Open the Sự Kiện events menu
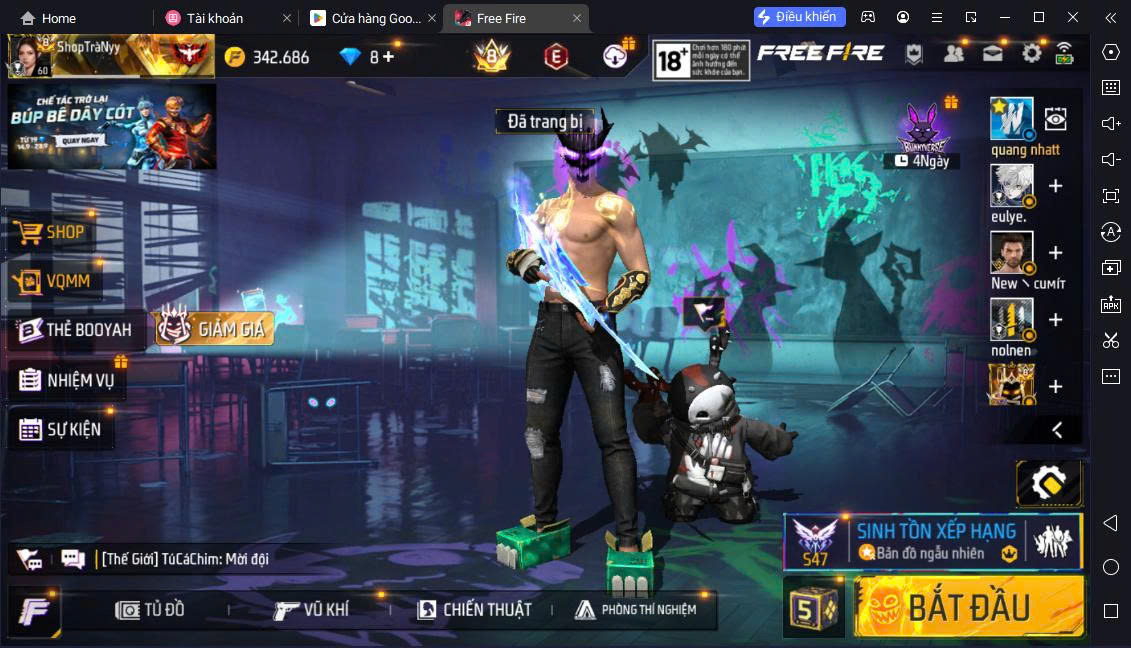 pos(62,430)
